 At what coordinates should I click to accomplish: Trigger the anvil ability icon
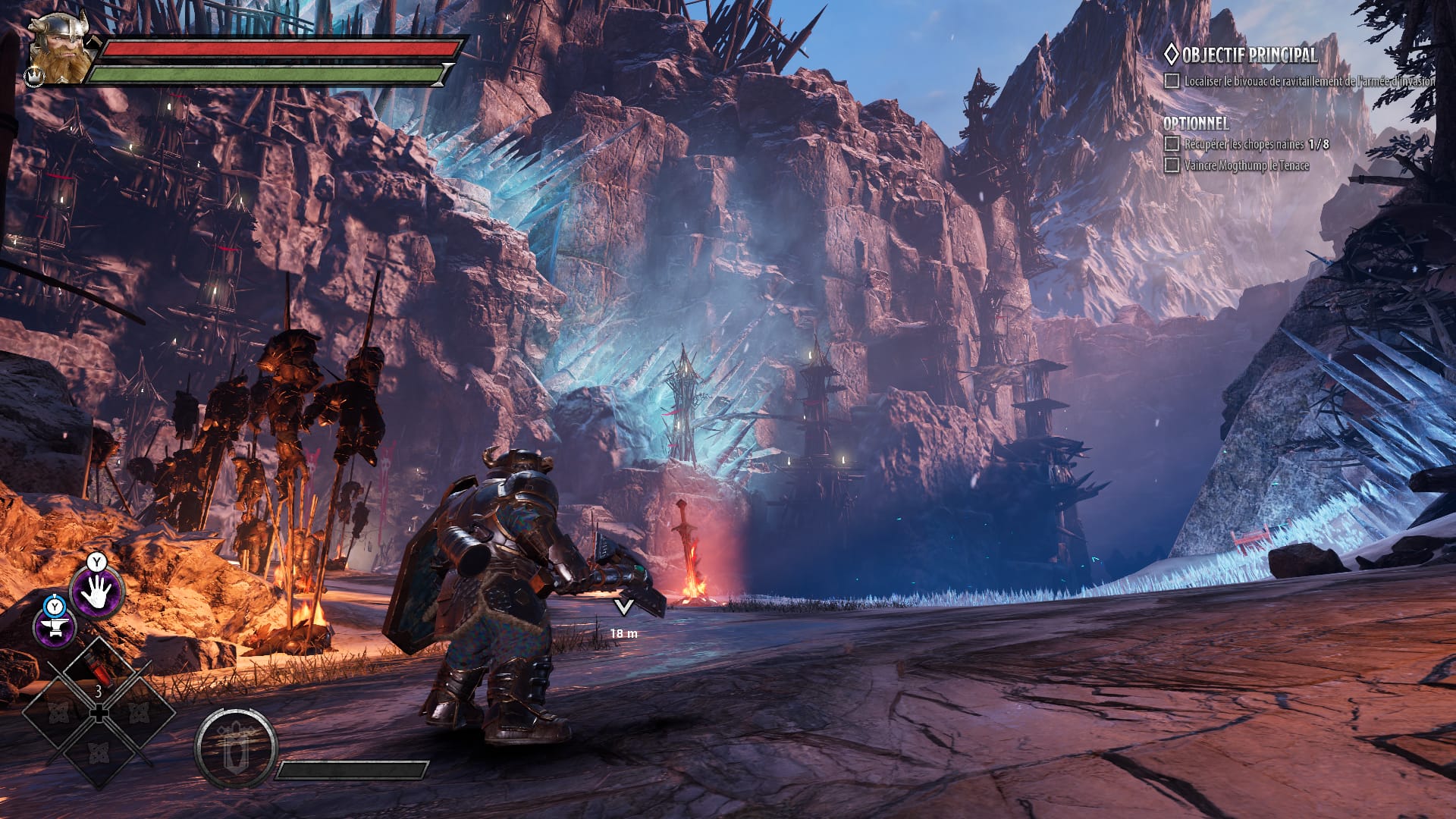click(55, 626)
